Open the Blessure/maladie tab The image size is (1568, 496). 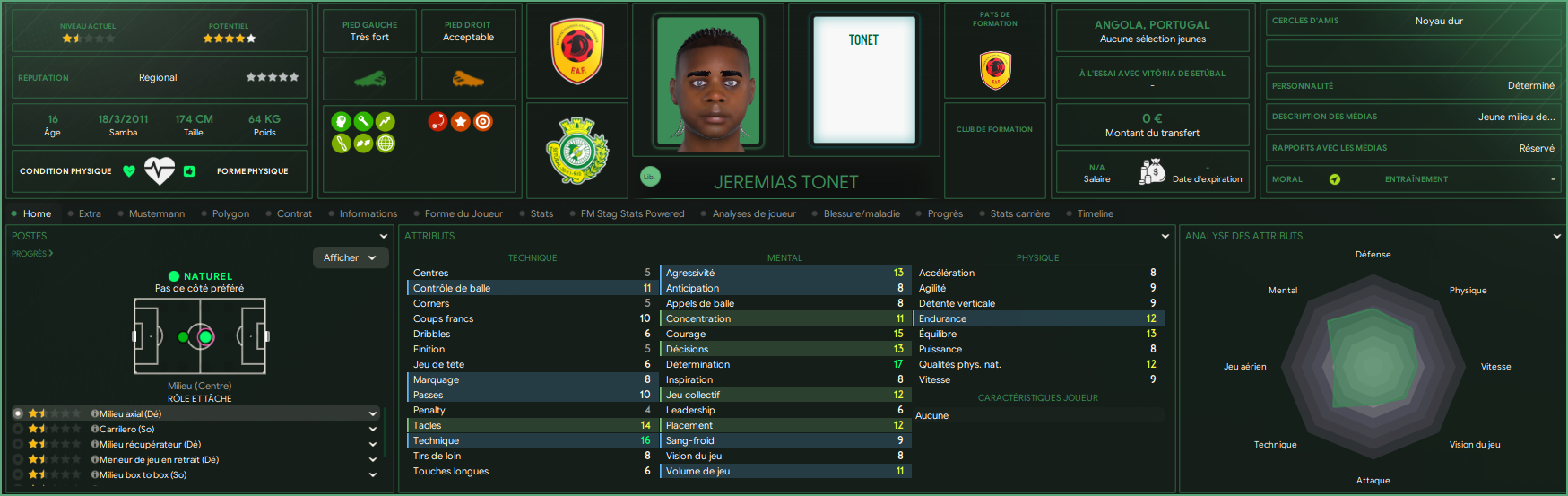point(862,213)
